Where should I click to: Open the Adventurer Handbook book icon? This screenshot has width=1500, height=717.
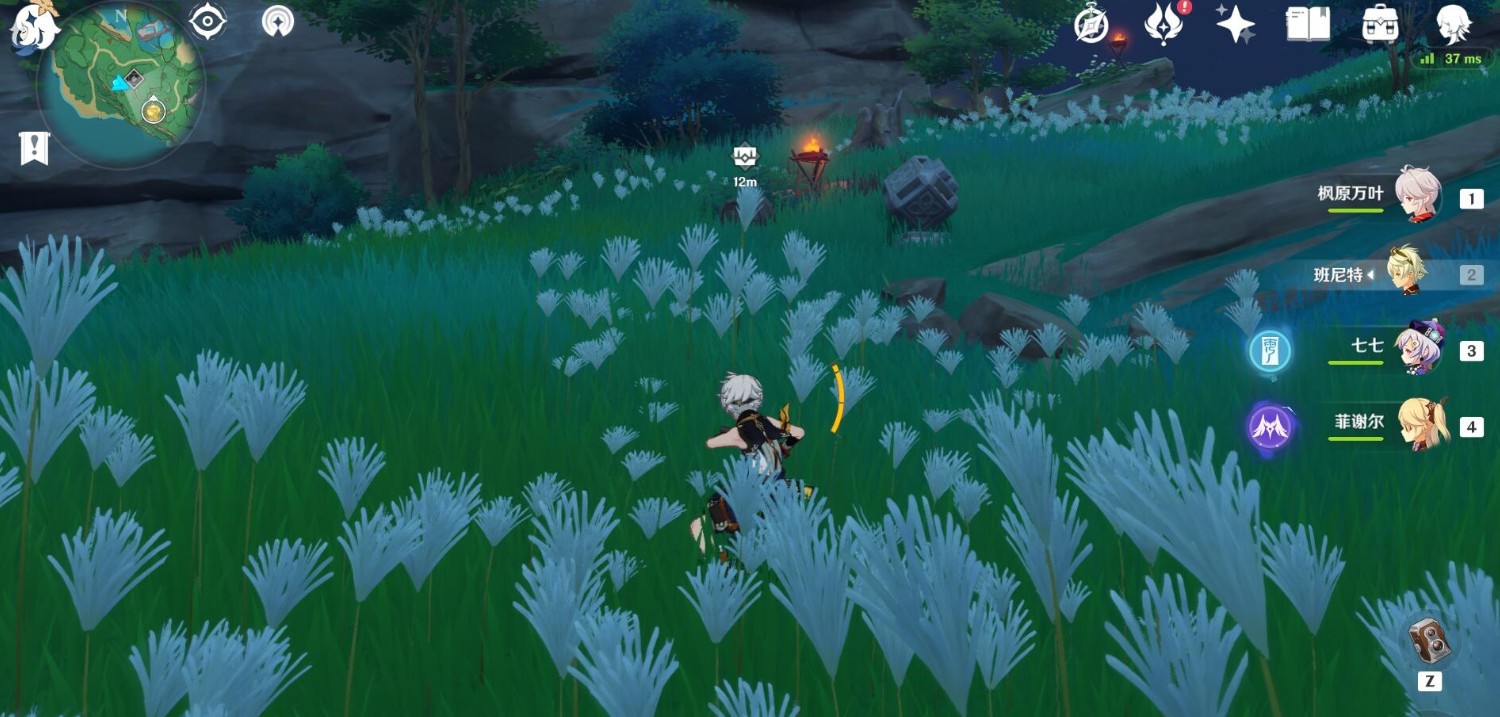tap(1307, 23)
